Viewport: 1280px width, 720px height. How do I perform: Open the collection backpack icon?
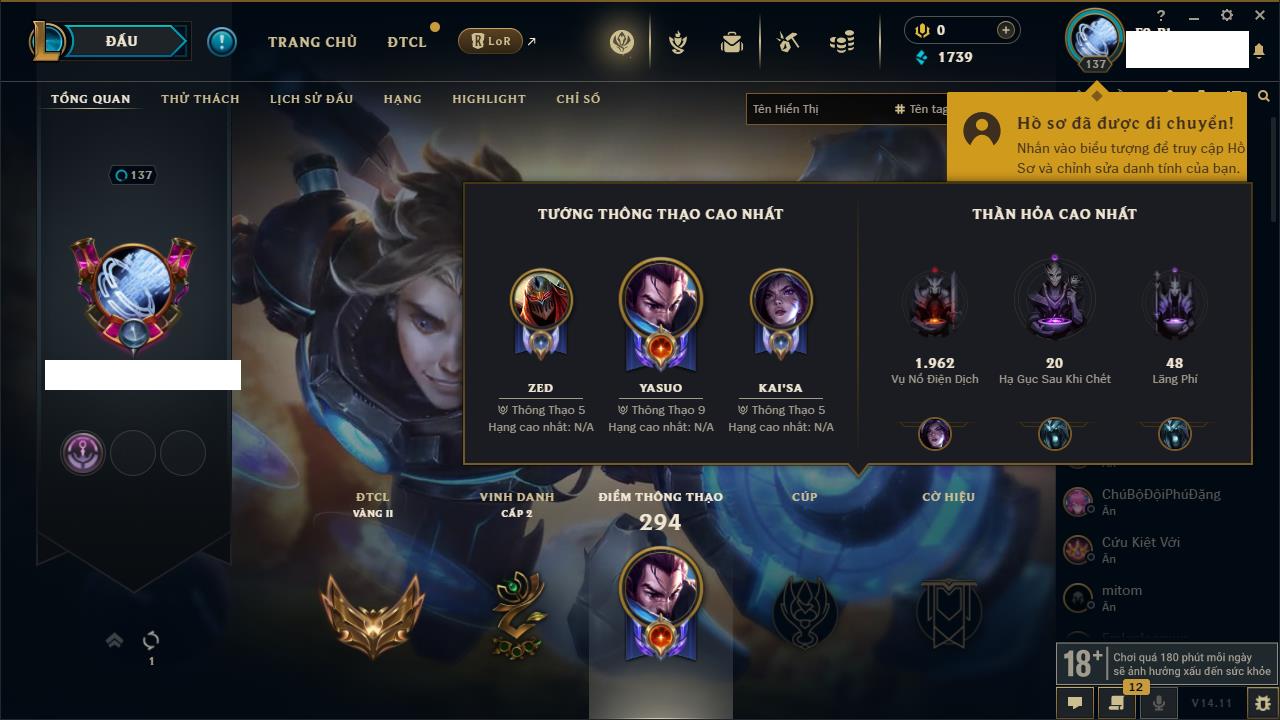(x=732, y=42)
